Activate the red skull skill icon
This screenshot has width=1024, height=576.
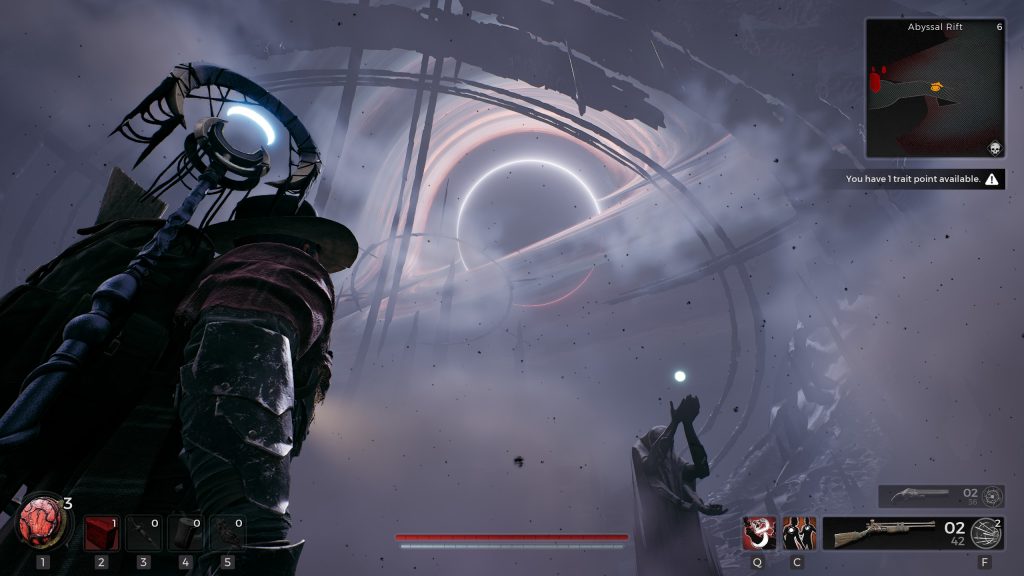pos(758,533)
